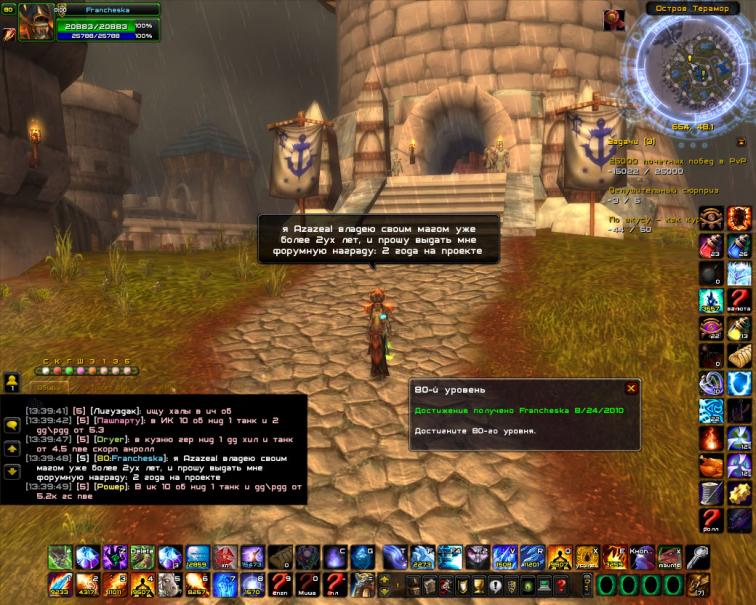The width and height of the screenshot is (756, 605).
Task: Open the chat speech bubble menu
Action: (x=12, y=424)
